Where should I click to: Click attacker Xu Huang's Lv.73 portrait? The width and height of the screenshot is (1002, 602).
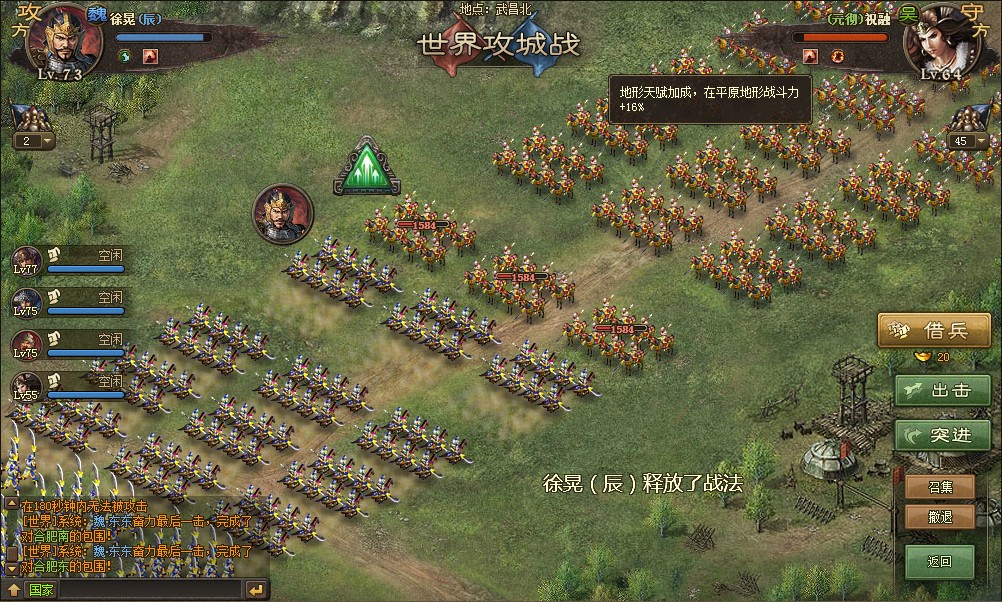click(63, 40)
